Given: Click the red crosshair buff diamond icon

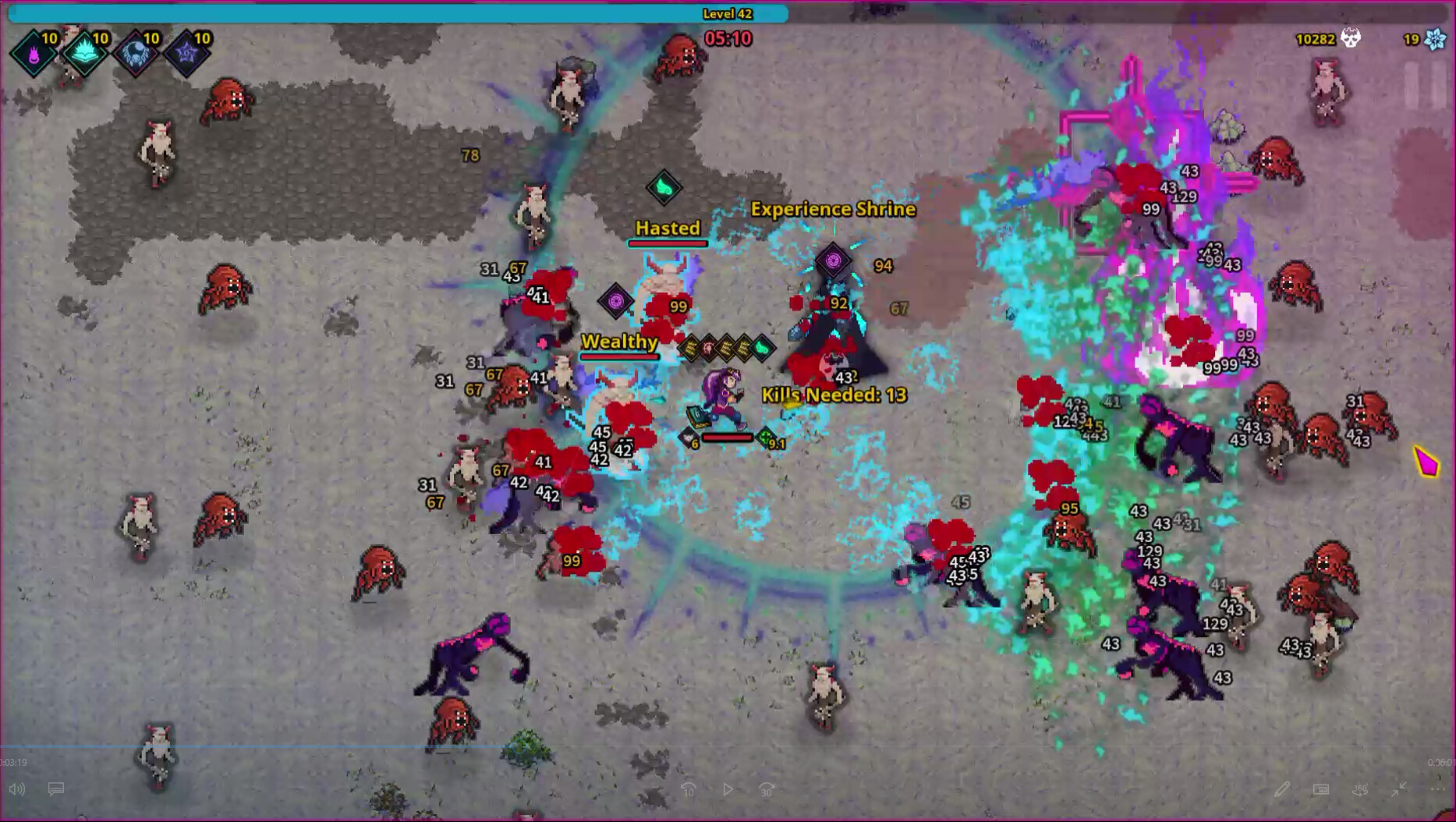Looking at the screenshot, I should pyautogui.click(x=708, y=347).
